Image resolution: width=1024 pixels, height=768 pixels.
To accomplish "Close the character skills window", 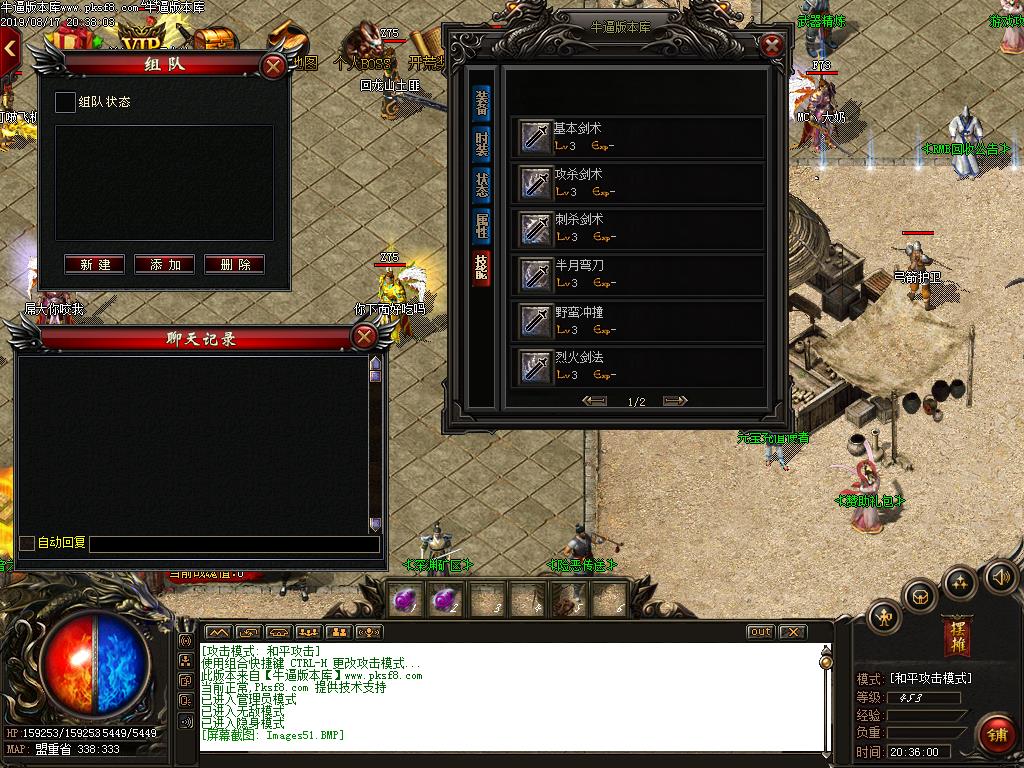I will coord(771,45).
